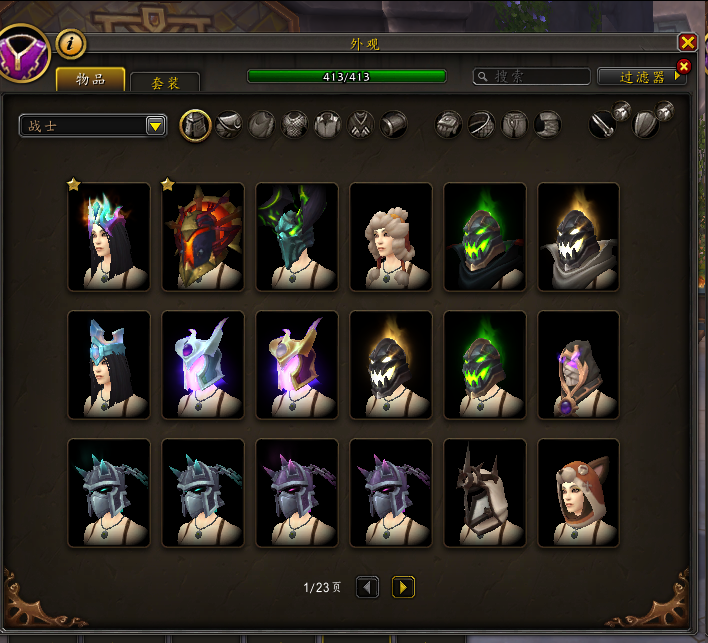Select the head slot helmet icon
Image resolution: width=708 pixels, height=643 pixels.
[x=195, y=125]
